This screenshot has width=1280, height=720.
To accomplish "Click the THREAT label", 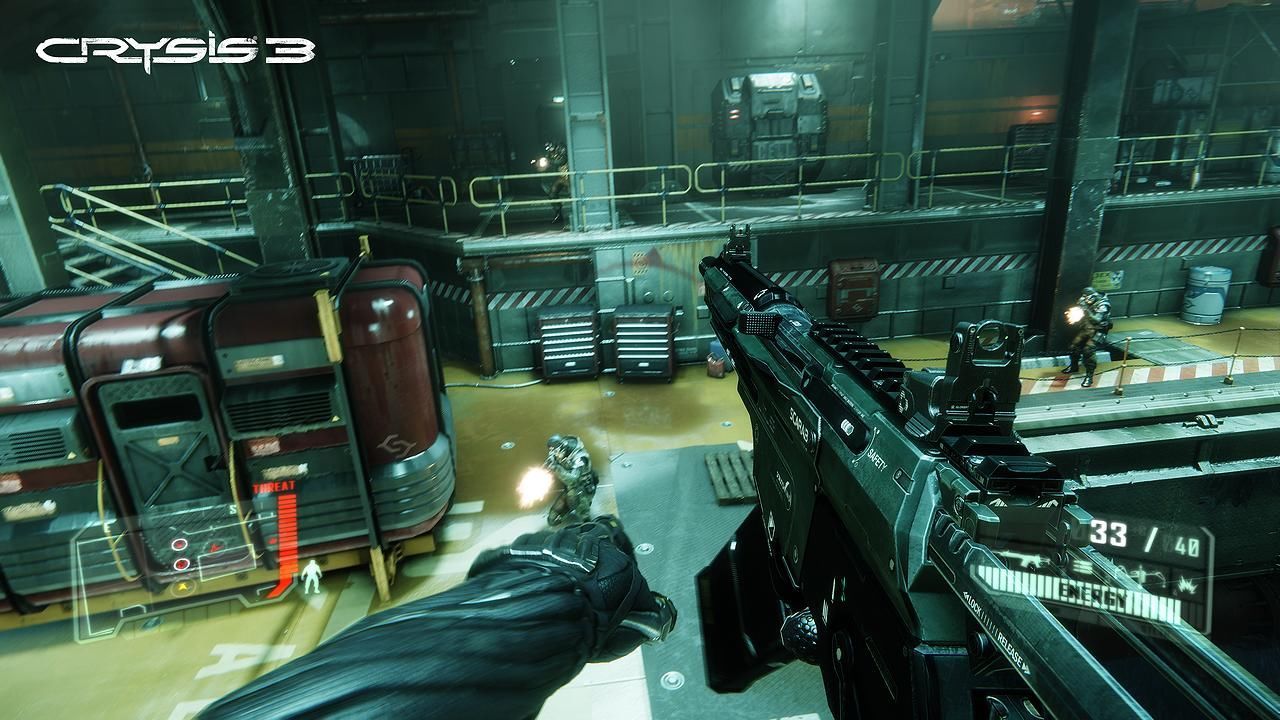I will [x=274, y=487].
